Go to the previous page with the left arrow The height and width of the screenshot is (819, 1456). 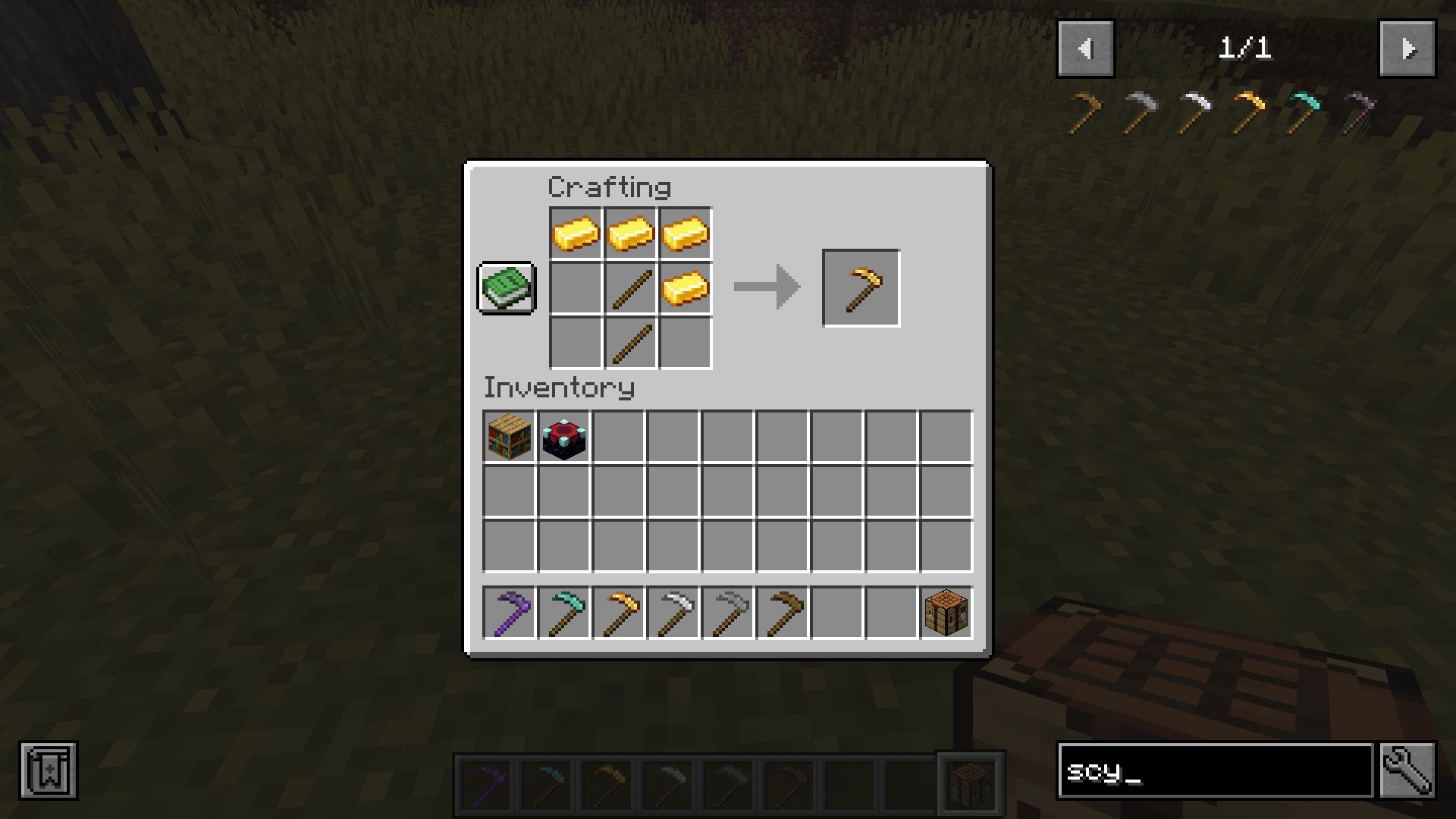1086,49
